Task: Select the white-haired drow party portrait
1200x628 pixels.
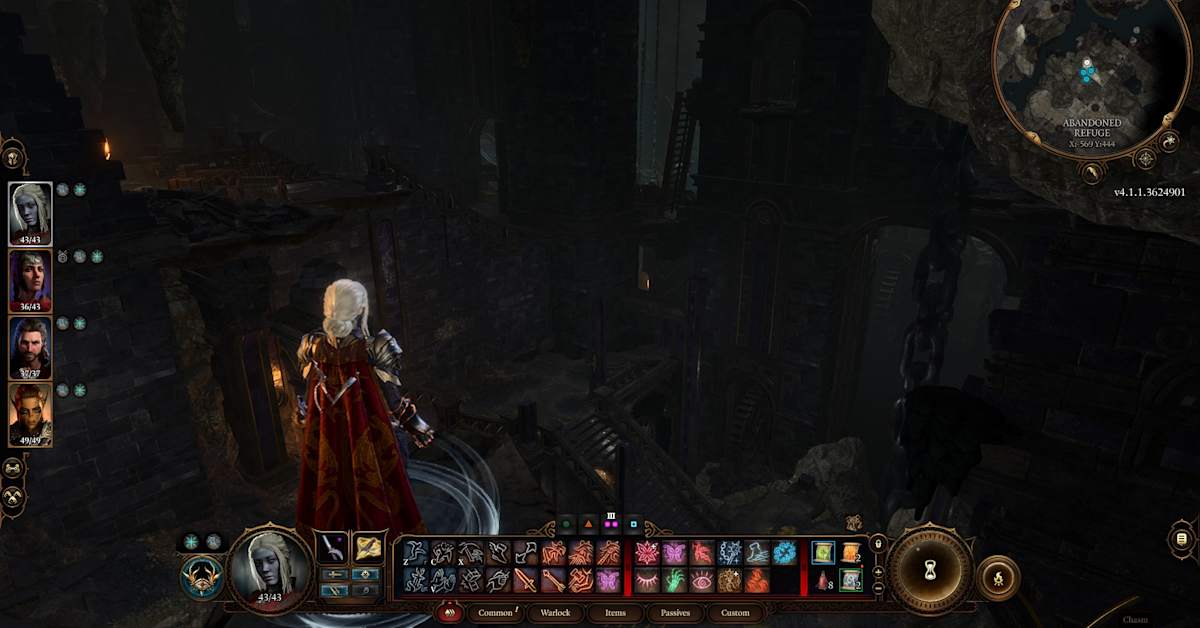Action: pos(30,213)
